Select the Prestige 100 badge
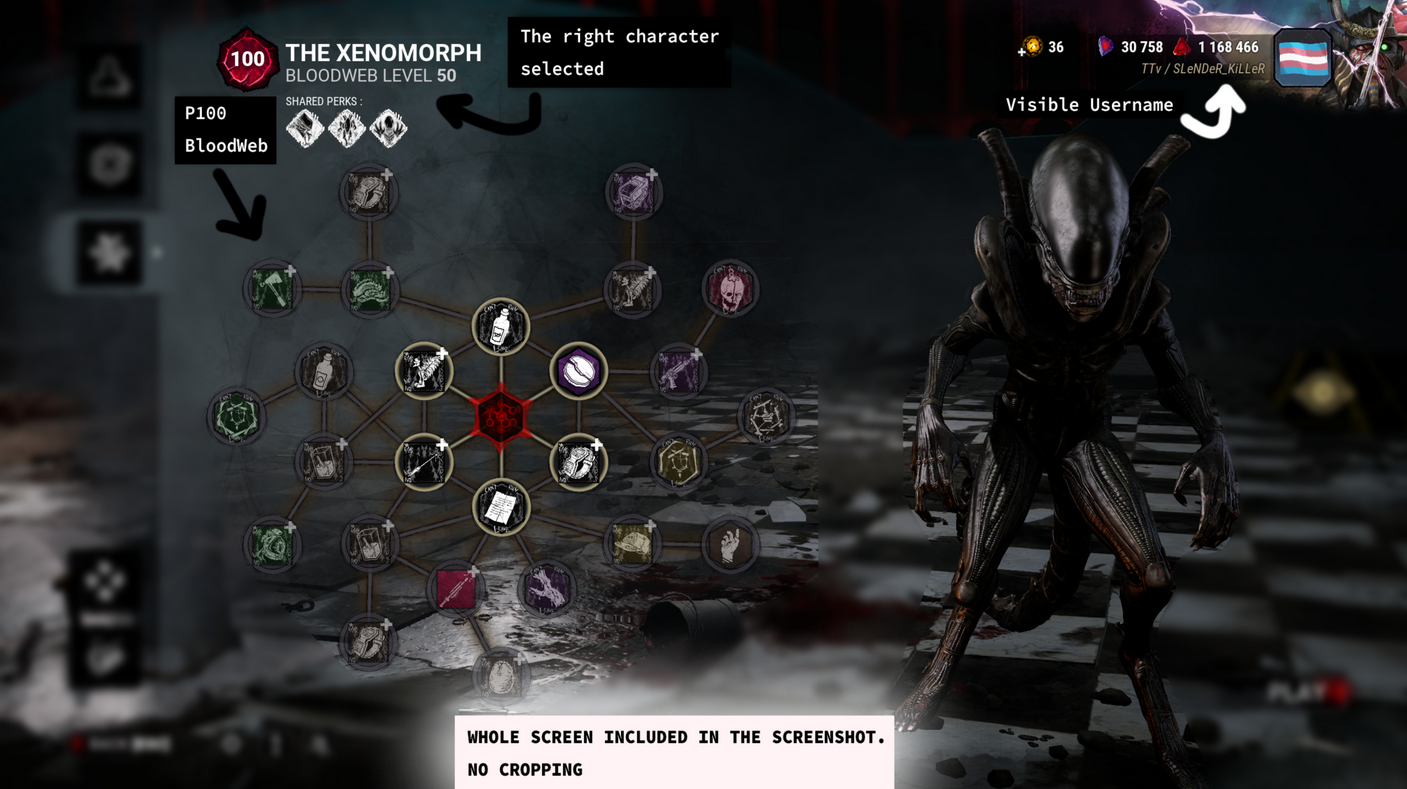Viewport: 1407px width, 789px height. click(x=246, y=59)
